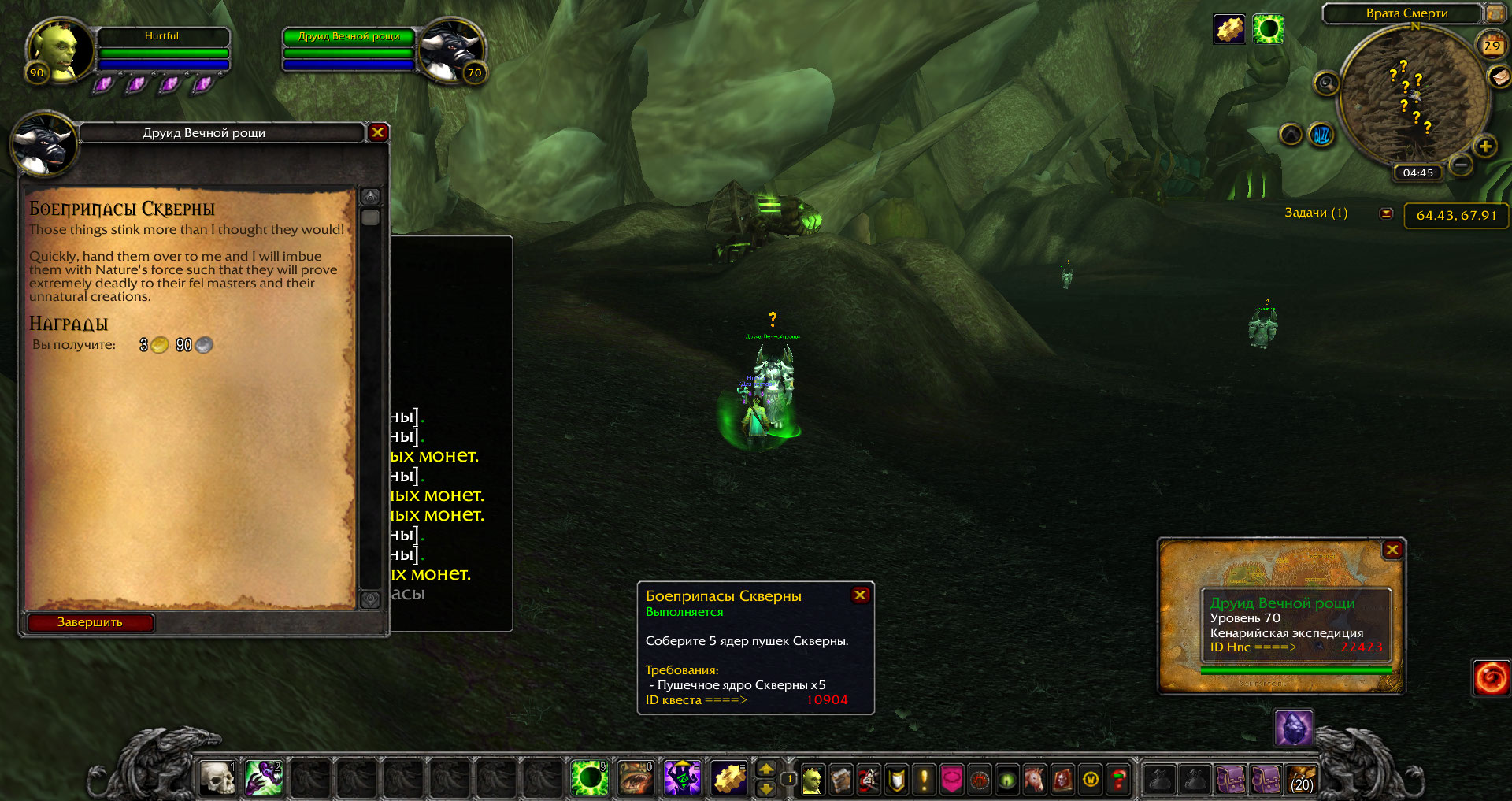This screenshot has height=801, width=1512.
Task: Use the white skull ability in slot 1
Action: tap(217, 778)
